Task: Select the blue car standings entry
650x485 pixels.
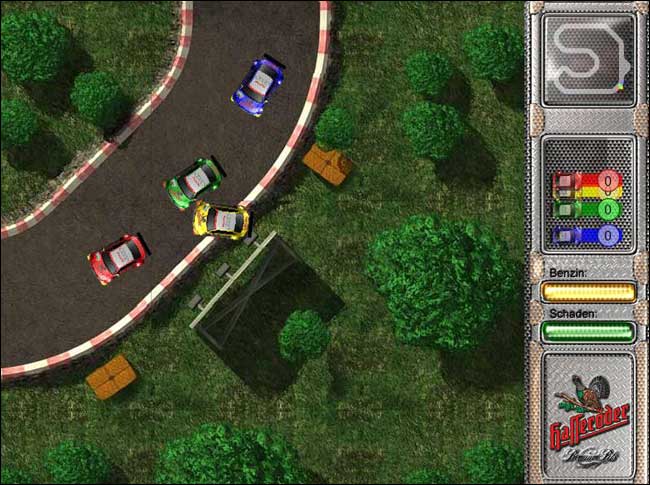Action: click(x=587, y=236)
